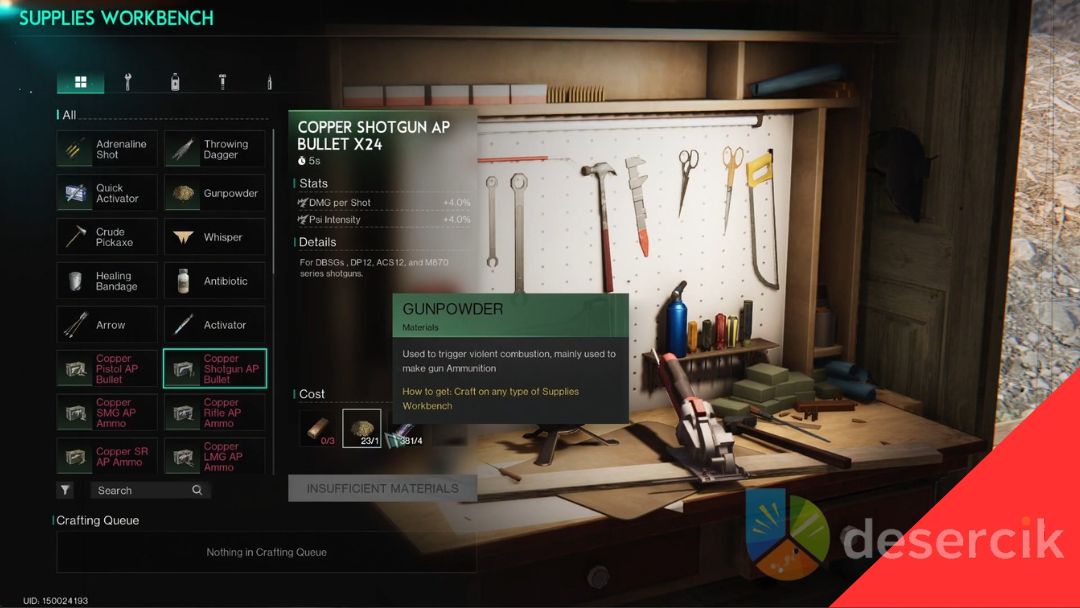Choose the Whisper recipe
Image resolution: width=1080 pixels, height=608 pixels.
215,237
